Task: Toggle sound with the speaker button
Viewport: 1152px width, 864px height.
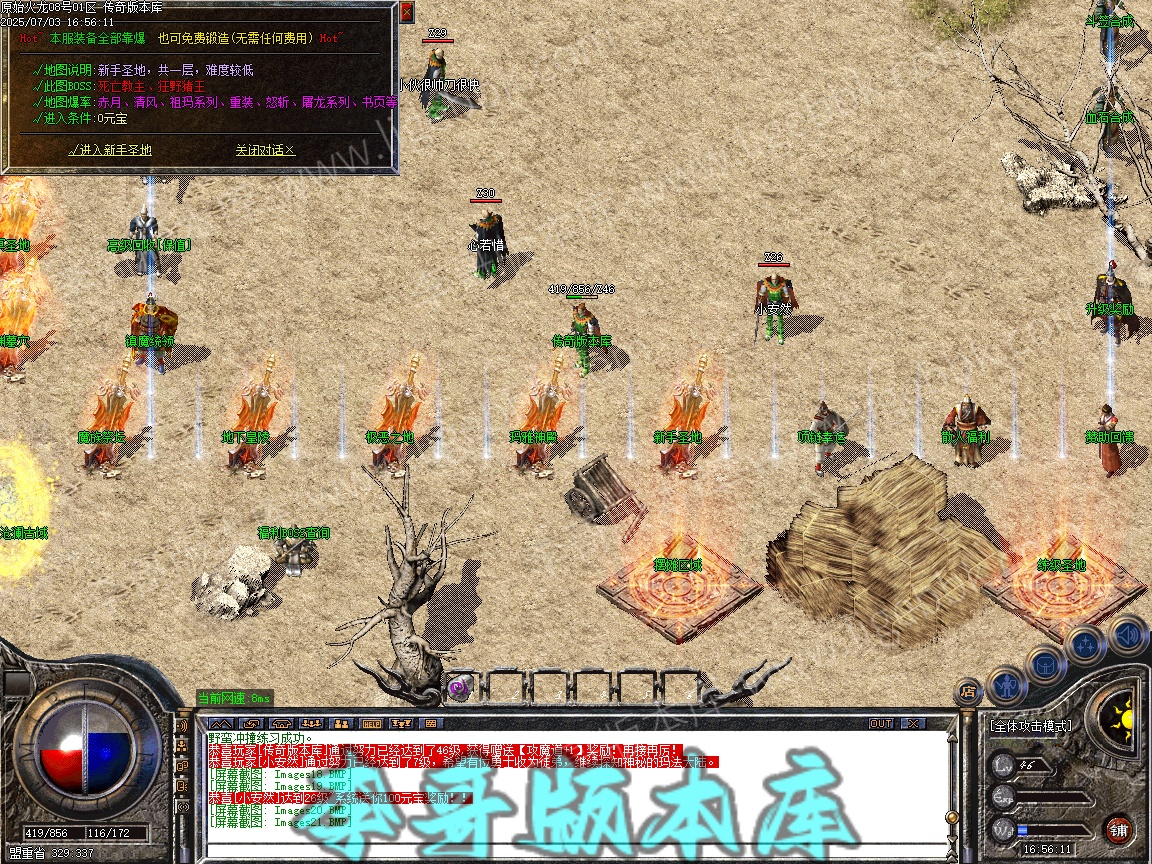Action: tap(1128, 633)
